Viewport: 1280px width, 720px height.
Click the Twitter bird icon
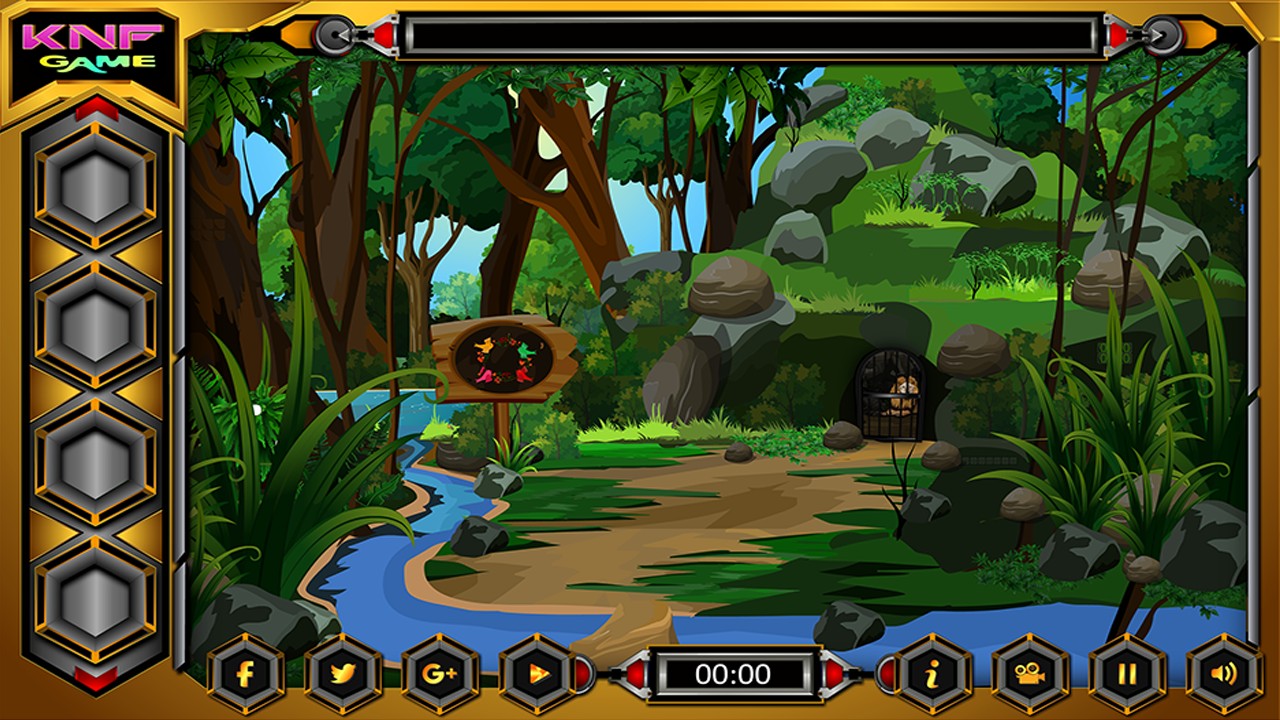click(343, 673)
